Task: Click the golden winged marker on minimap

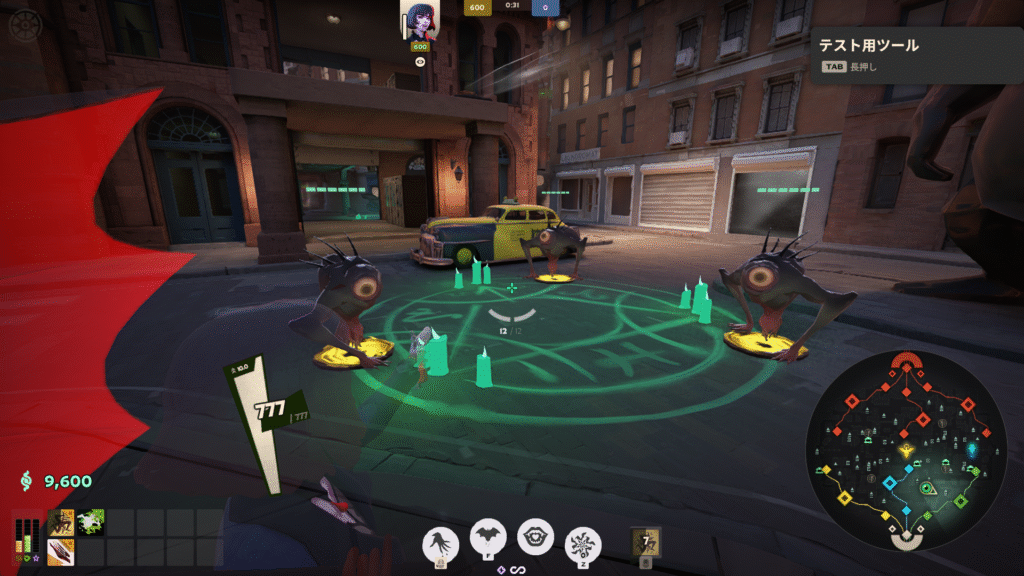Action: pos(906,452)
